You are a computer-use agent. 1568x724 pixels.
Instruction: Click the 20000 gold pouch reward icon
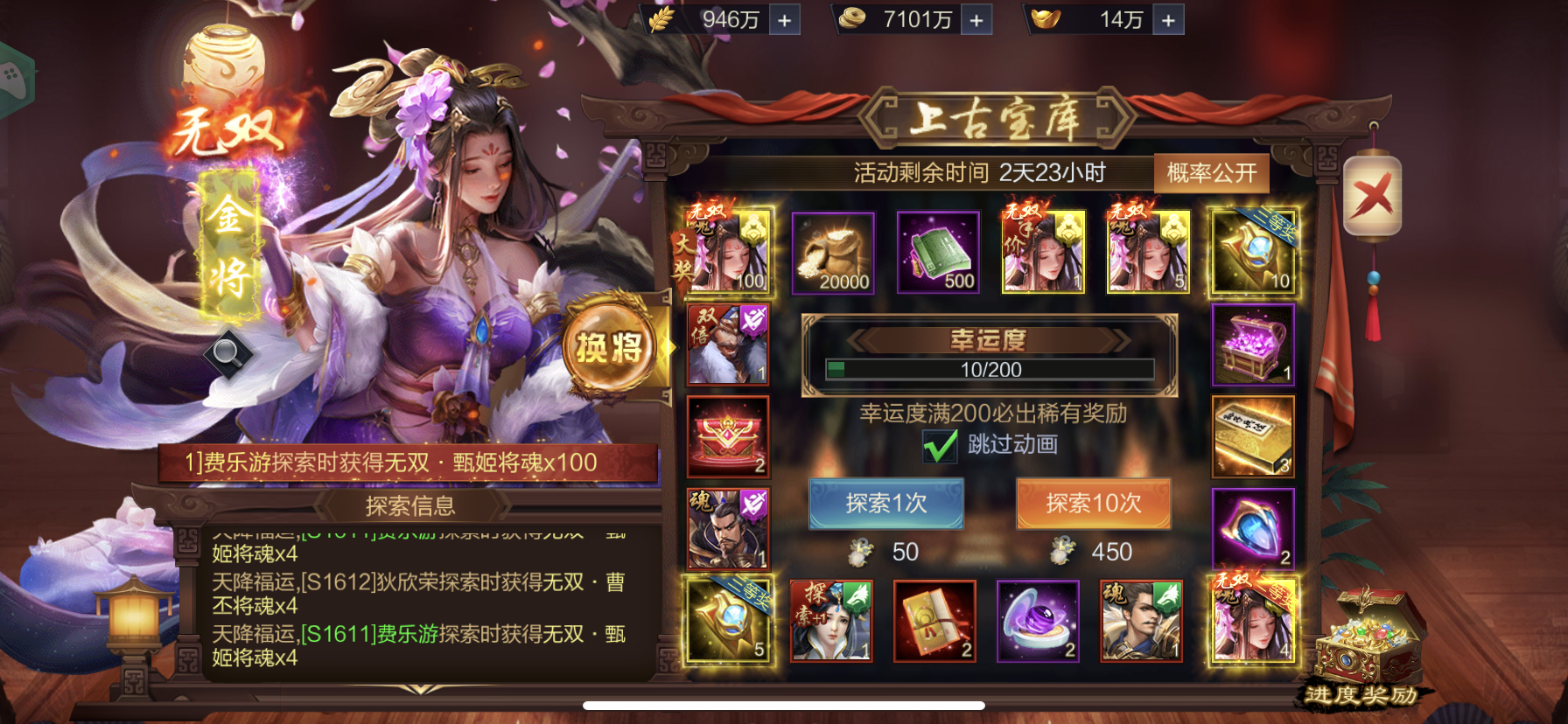click(832, 254)
